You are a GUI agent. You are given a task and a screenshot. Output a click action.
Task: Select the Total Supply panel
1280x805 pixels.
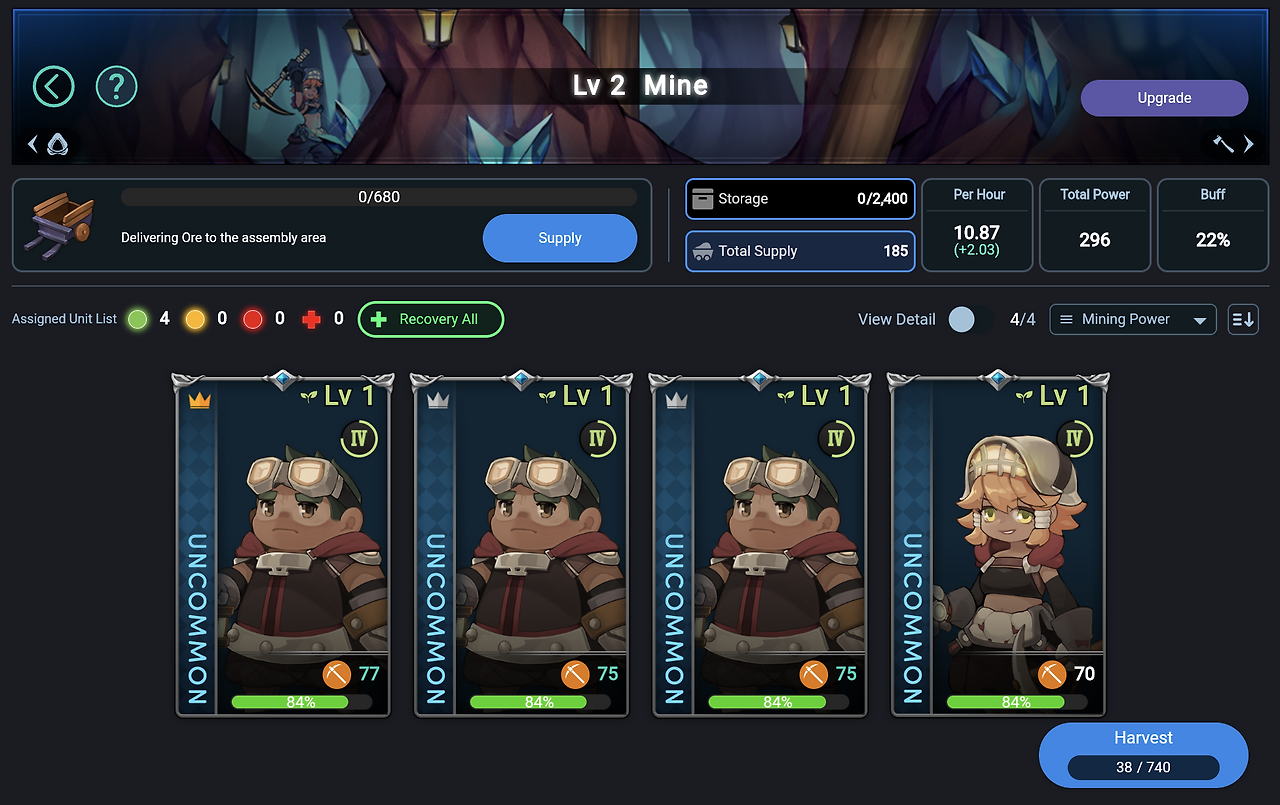pos(799,251)
